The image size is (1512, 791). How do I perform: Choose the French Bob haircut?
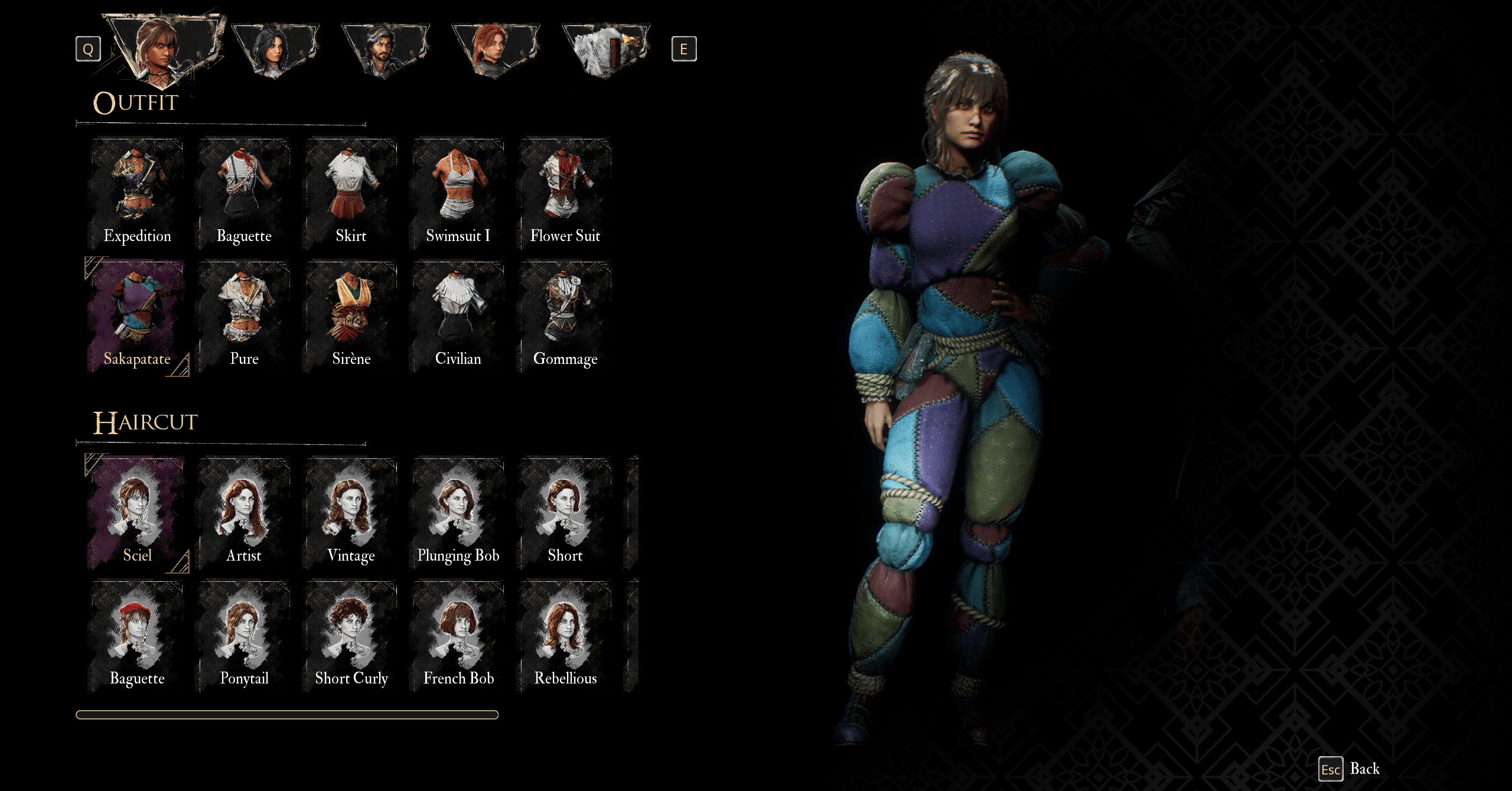point(458,636)
